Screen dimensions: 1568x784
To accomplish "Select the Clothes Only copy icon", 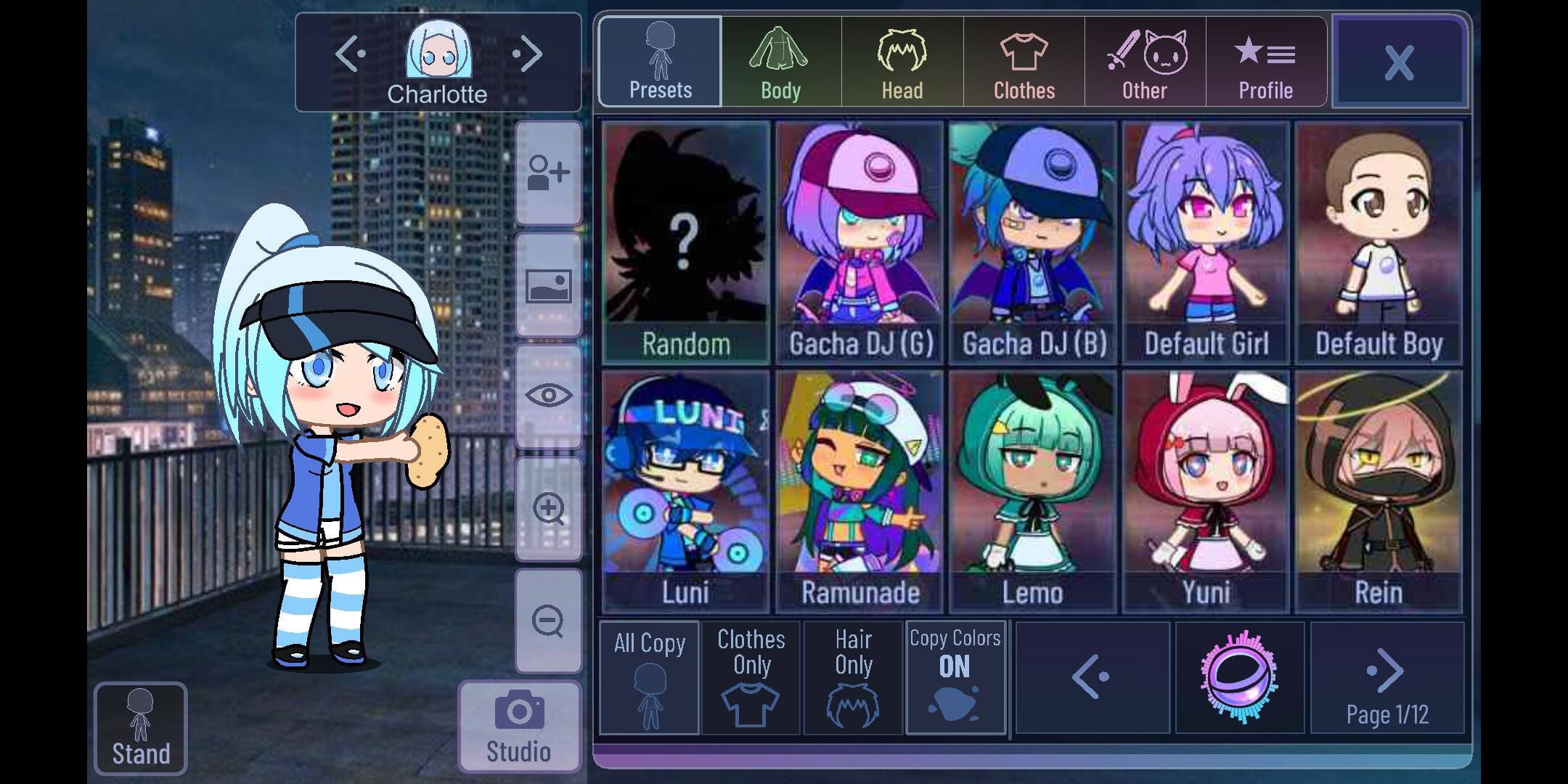I will pos(751,677).
